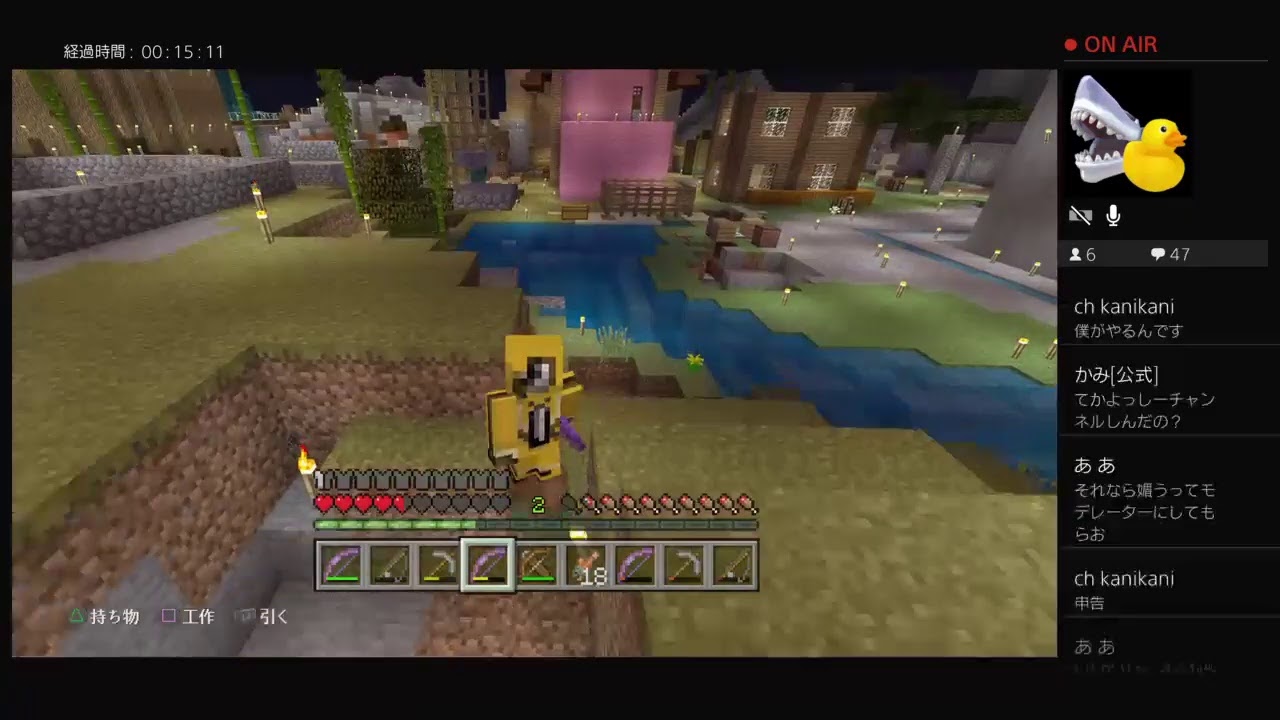The height and width of the screenshot is (720, 1280).
Task: Toggle the disabled camera icon
Action: point(1080,215)
